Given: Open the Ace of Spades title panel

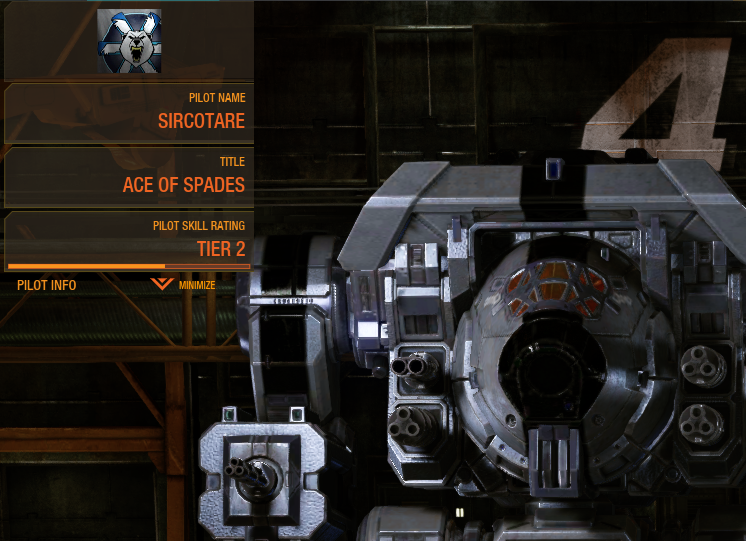Looking at the screenshot, I should (x=127, y=176).
